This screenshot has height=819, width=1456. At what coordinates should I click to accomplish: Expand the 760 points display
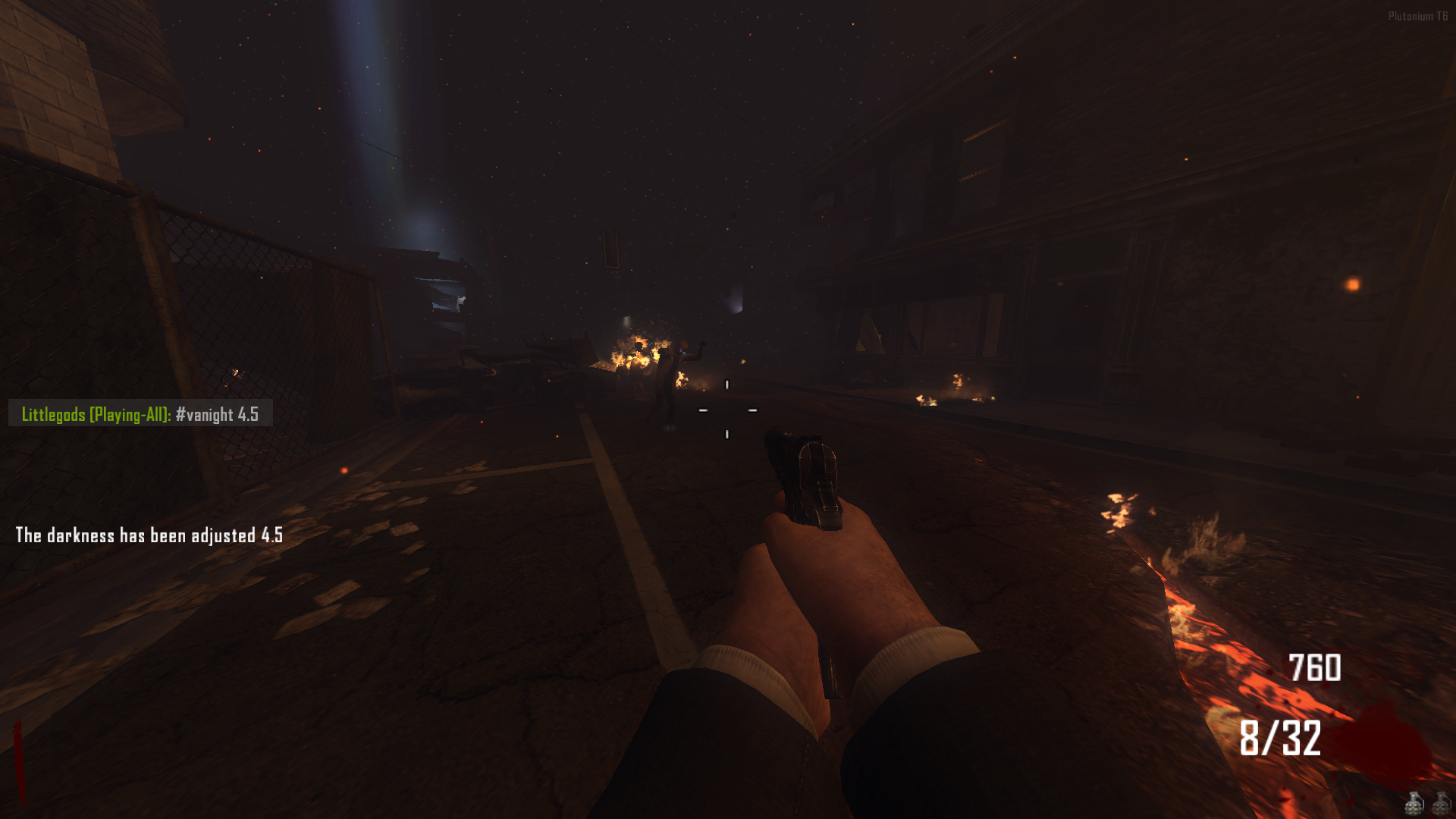(1315, 668)
